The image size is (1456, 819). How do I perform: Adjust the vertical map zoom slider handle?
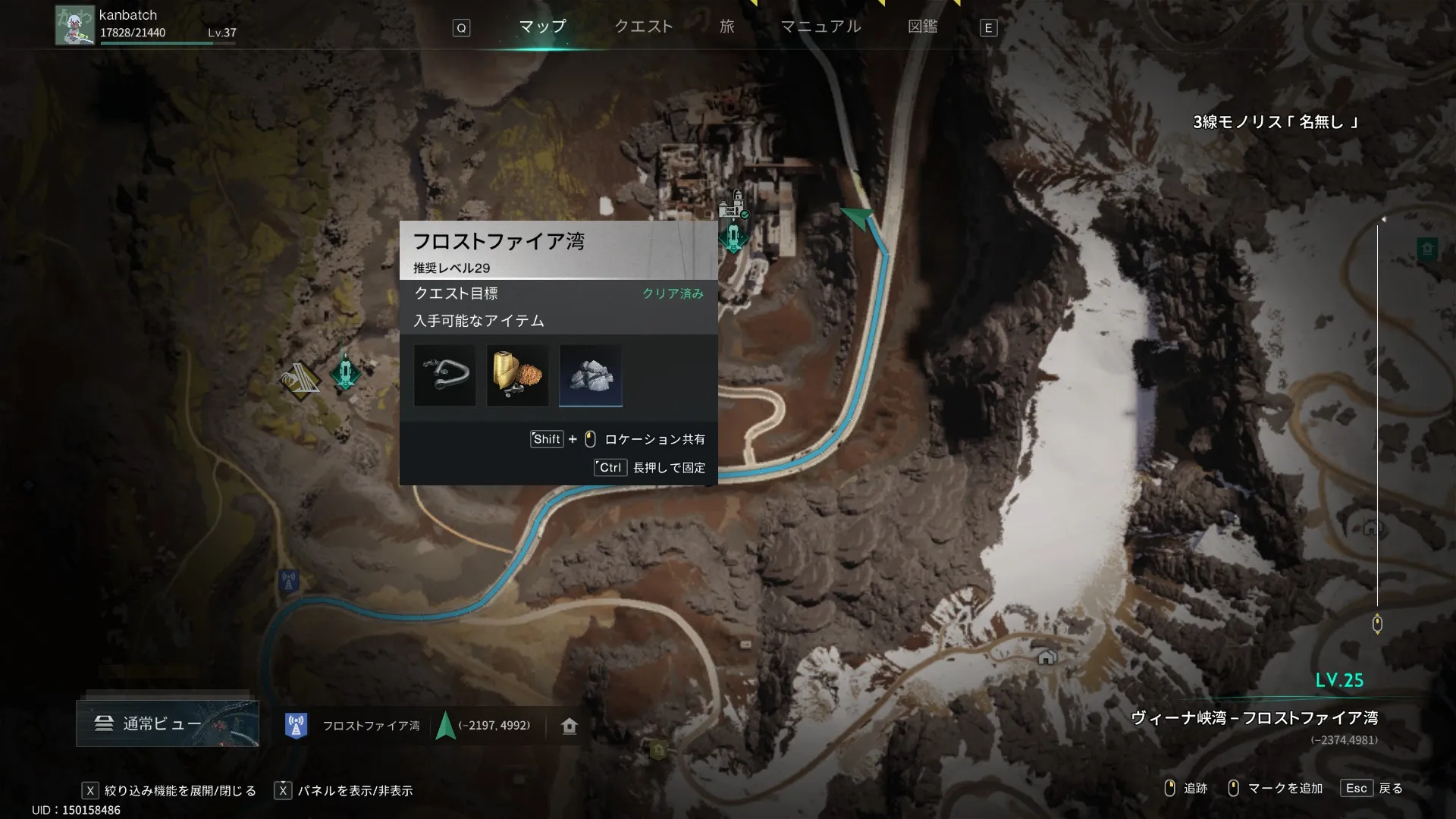click(1377, 624)
